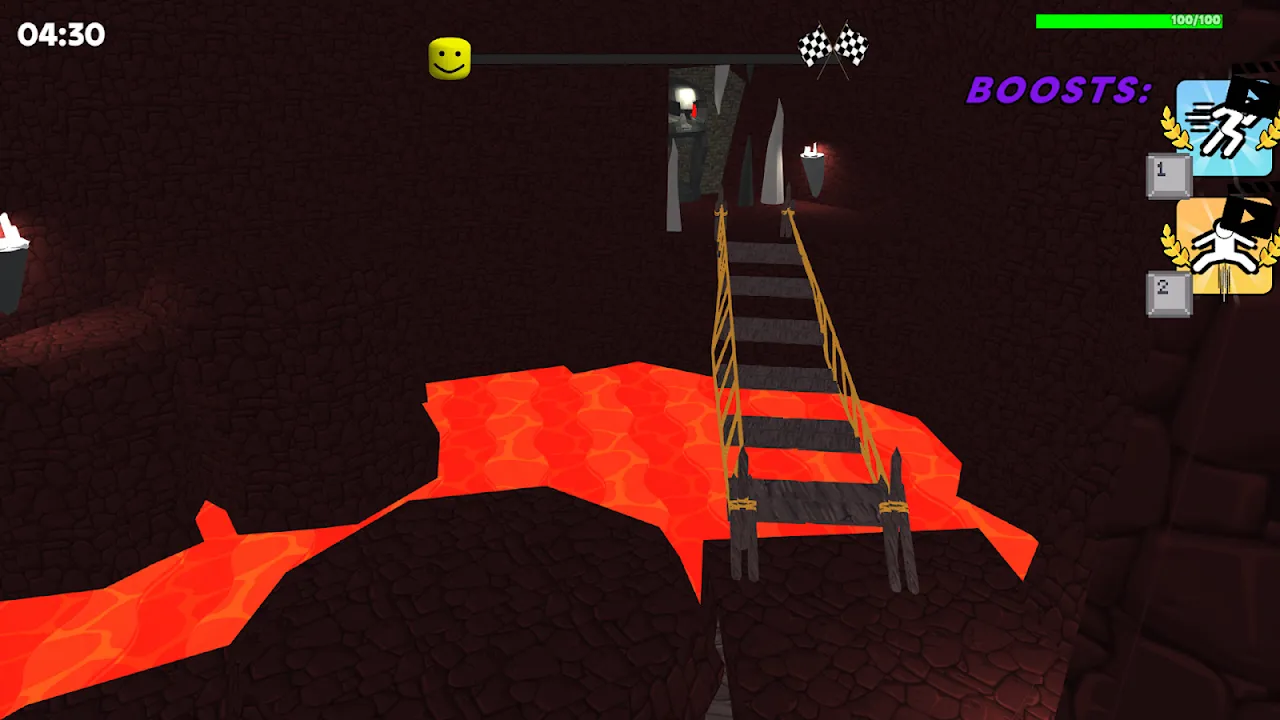Activate the blue speed boost icon

pyautogui.click(x=1223, y=129)
